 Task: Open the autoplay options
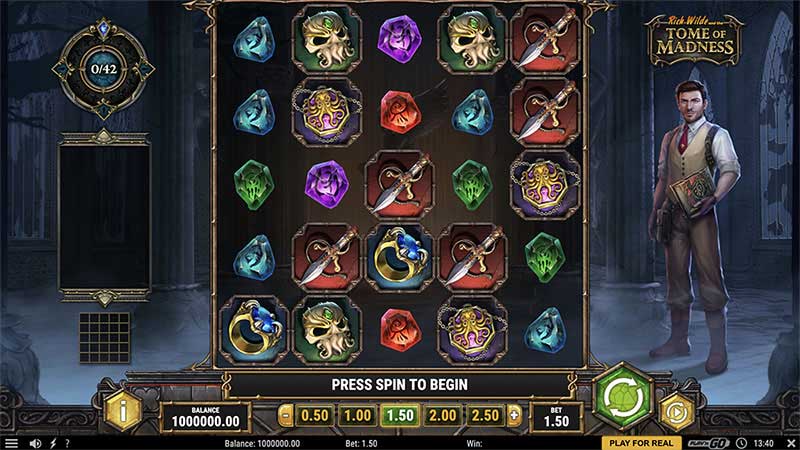point(677,411)
